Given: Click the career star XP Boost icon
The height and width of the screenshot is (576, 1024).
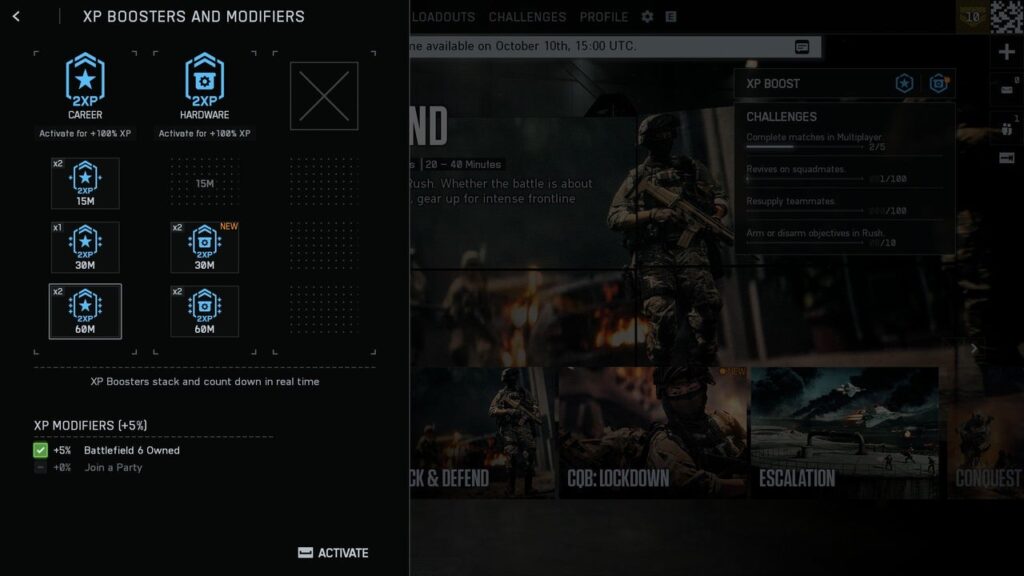Looking at the screenshot, I should [x=904, y=84].
